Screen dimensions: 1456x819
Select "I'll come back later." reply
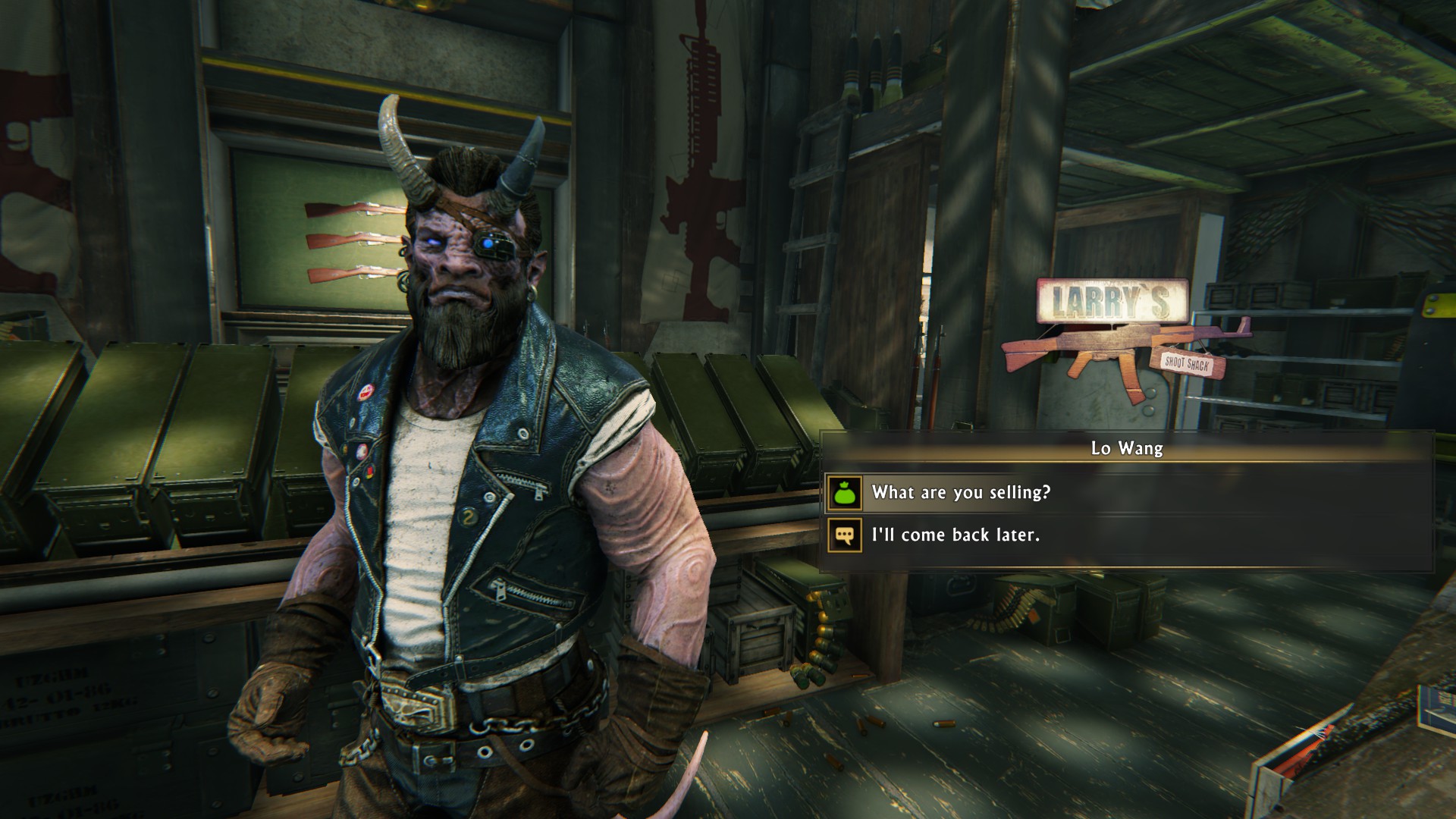click(x=955, y=535)
